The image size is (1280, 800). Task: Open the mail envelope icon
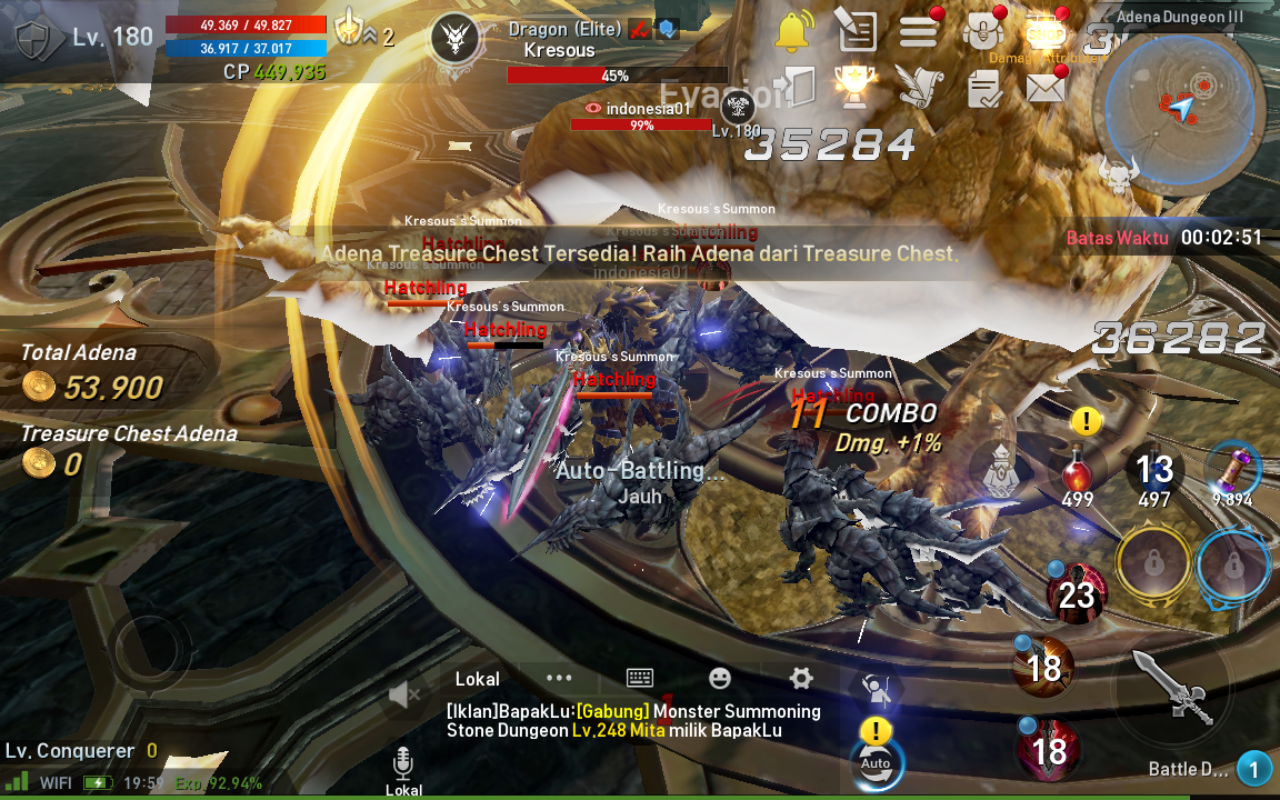click(1045, 88)
